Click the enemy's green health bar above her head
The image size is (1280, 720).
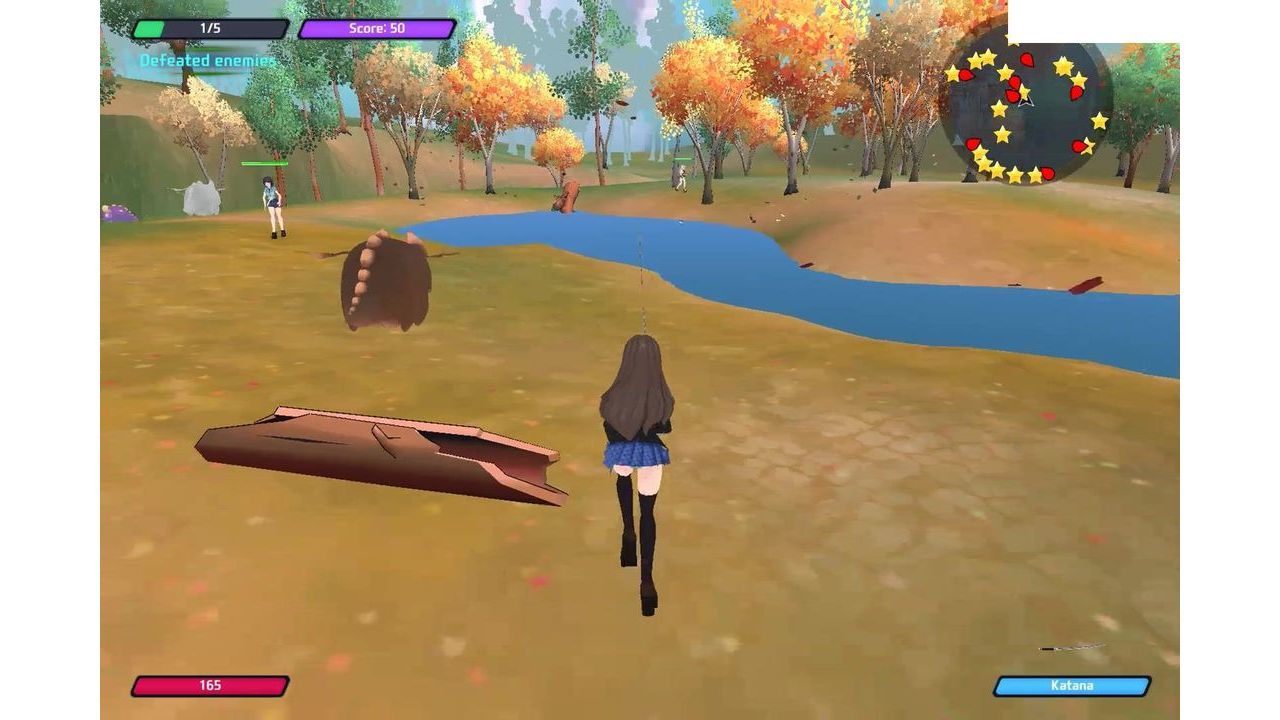pos(262,163)
